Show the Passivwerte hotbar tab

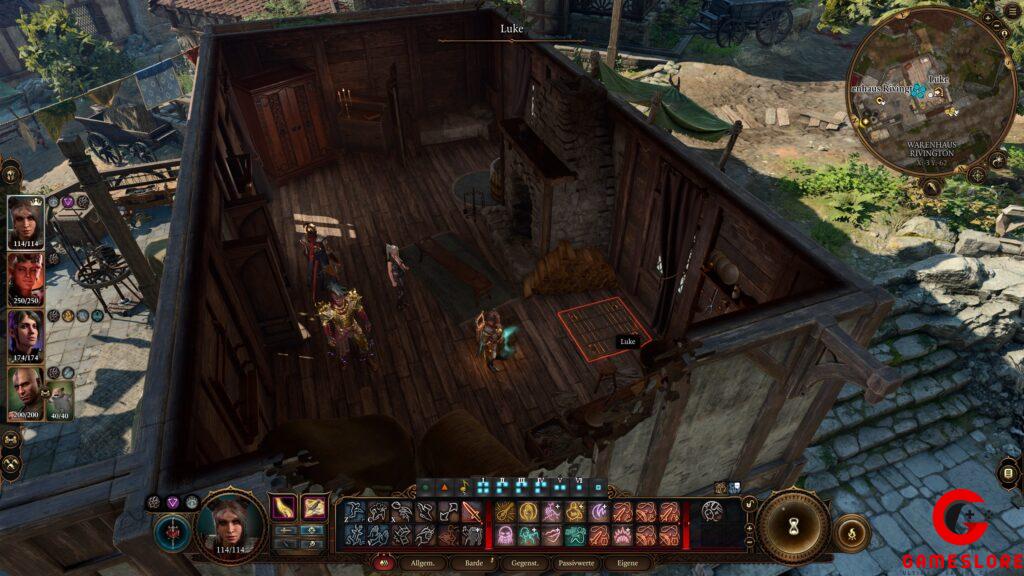(x=573, y=565)
